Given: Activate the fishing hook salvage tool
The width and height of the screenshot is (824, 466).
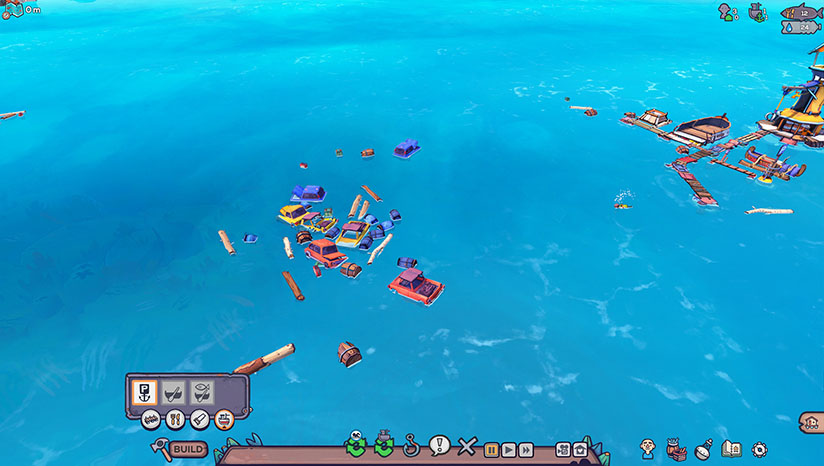Looking at the screenshot, I should pyautogui.click(x=411, y=445).
